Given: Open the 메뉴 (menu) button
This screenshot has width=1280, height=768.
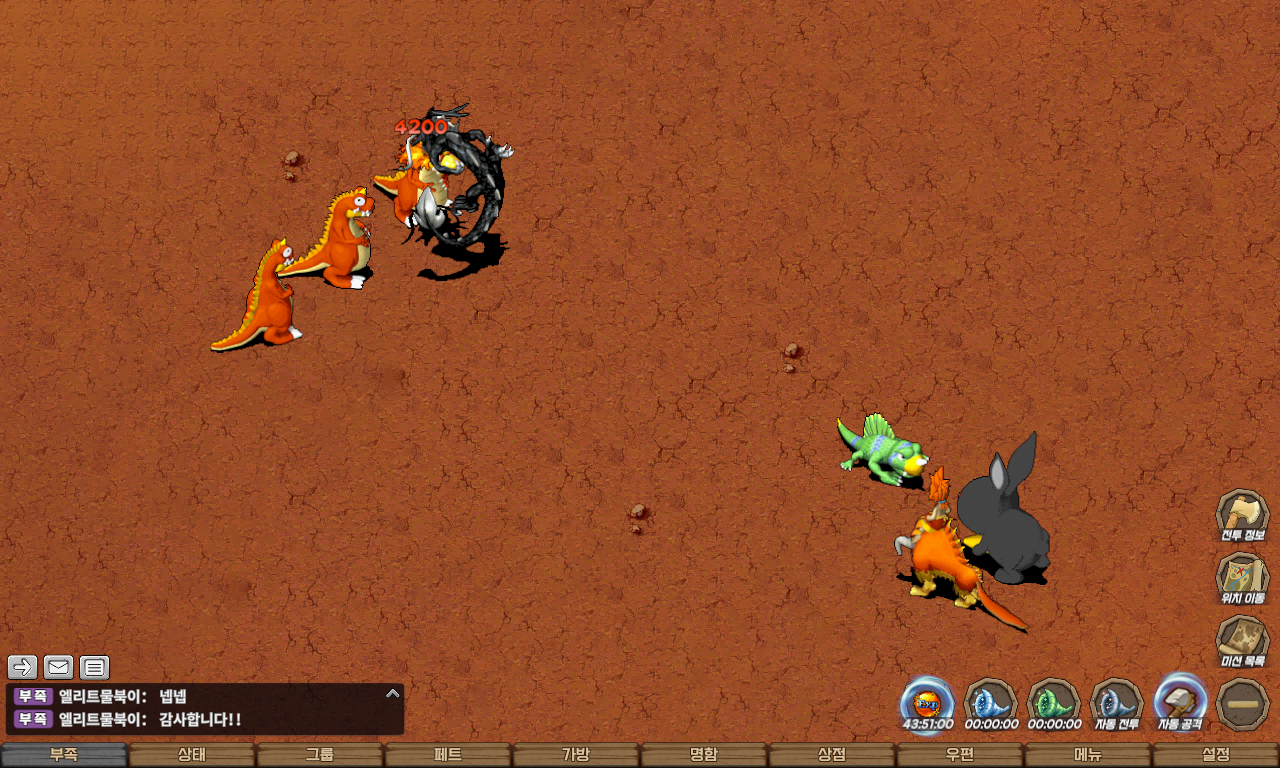Looking at the screenshot, I should coord(1087,755).
